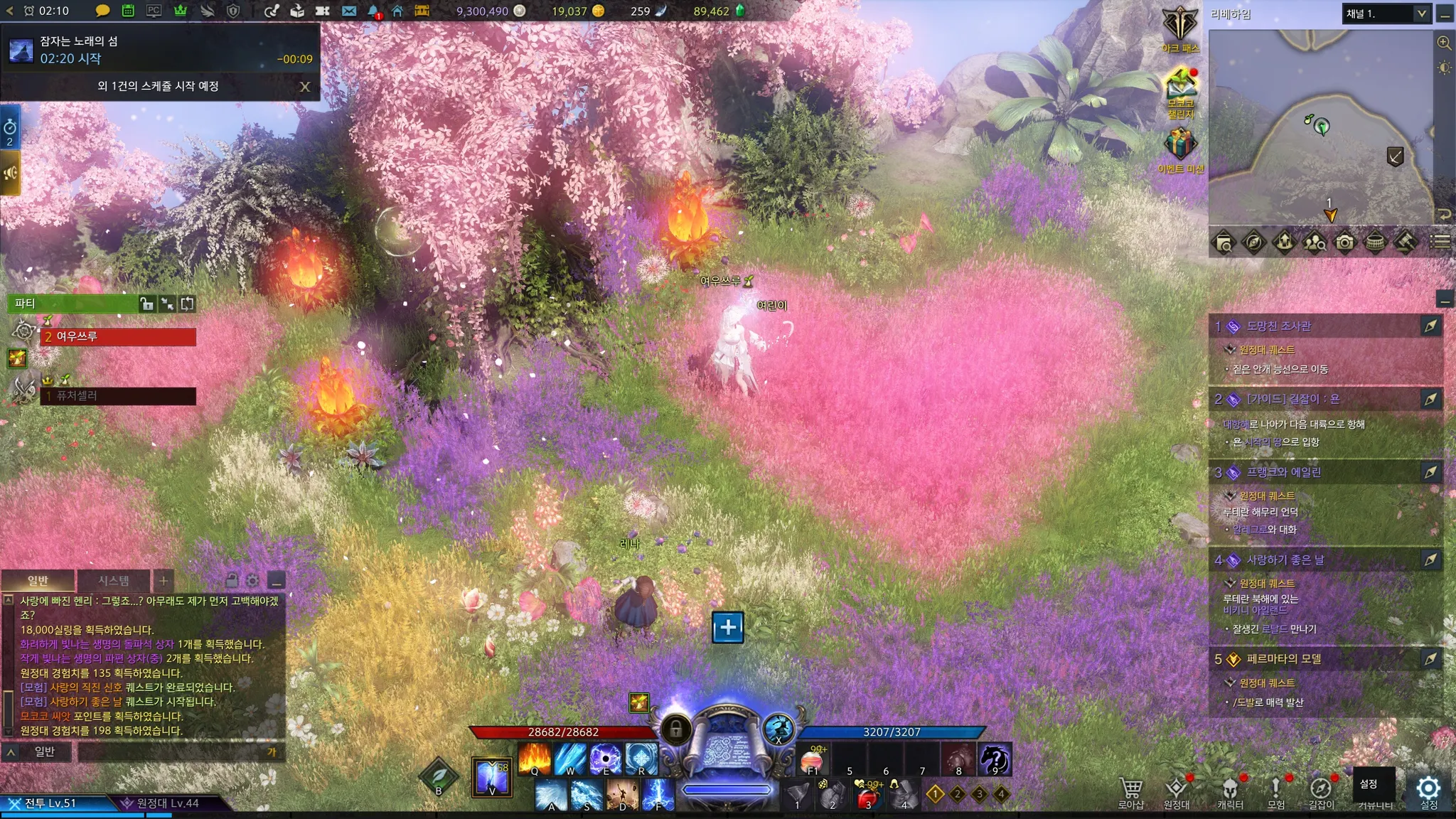Open the mail envelope icon in the top bar

tap(348, 11)
